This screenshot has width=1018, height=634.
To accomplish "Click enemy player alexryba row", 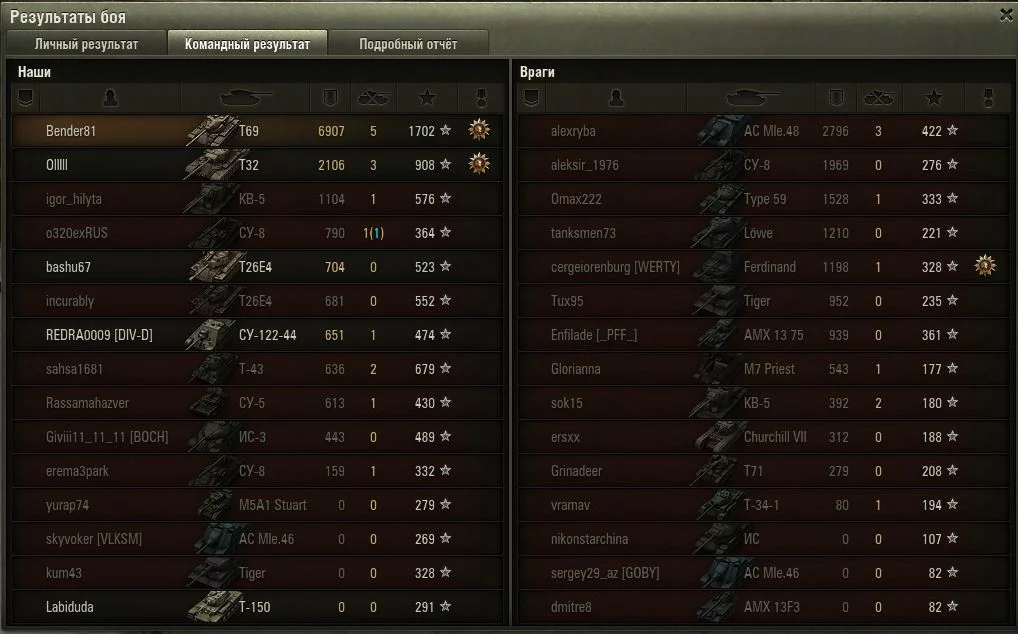I will 573,131.
